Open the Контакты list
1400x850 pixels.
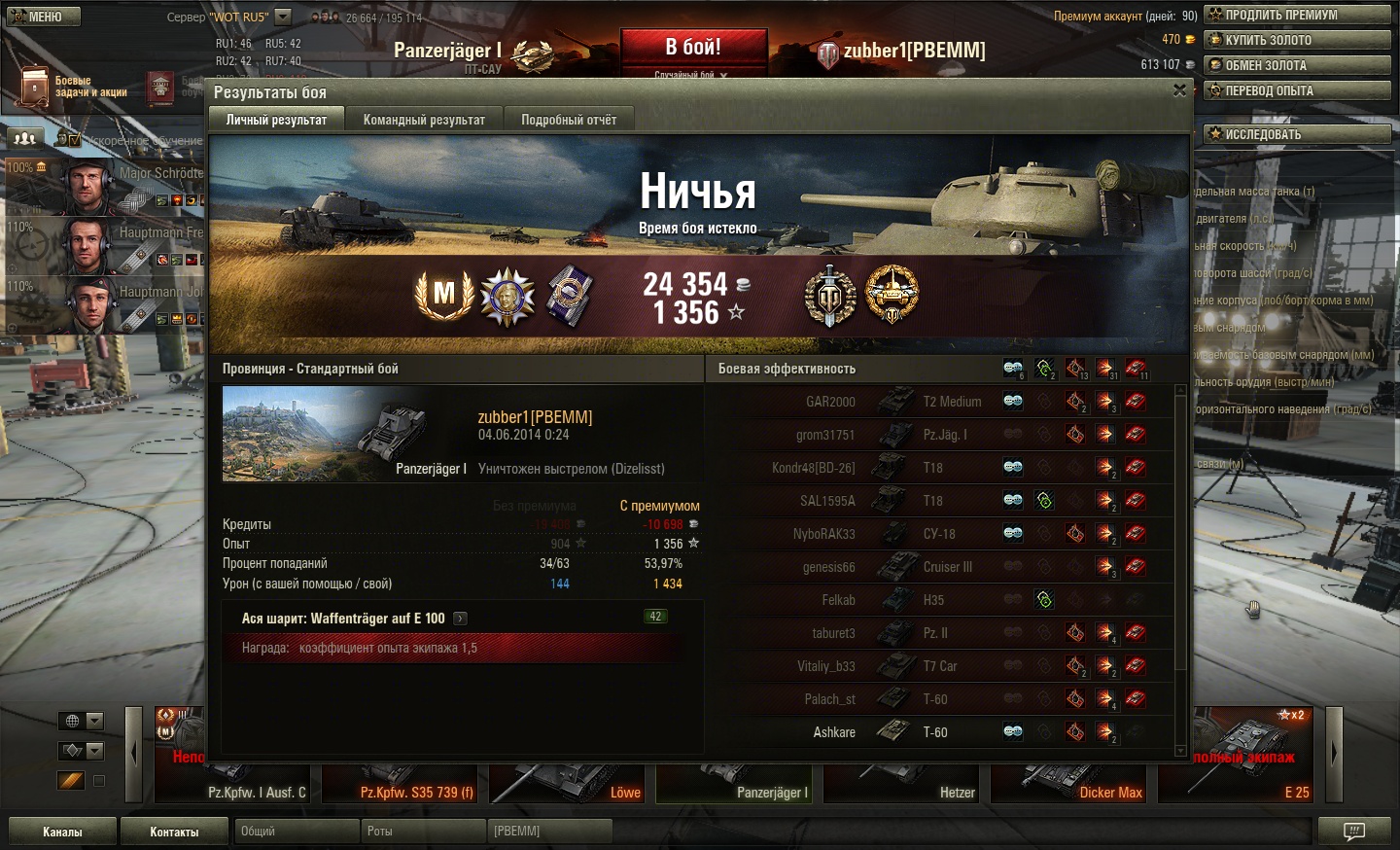coord(174,832)
